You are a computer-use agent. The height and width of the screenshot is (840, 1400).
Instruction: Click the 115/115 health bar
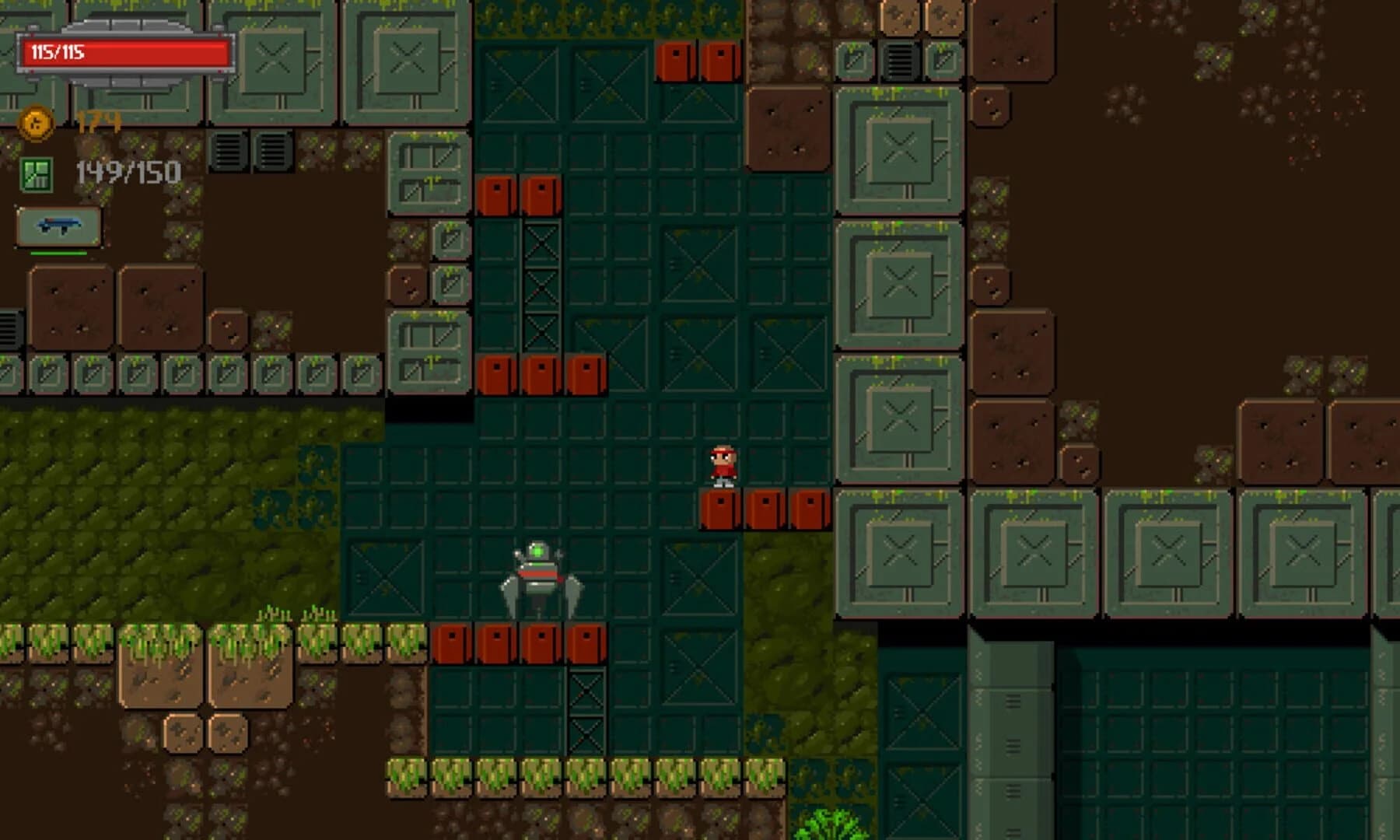coord(124,52)
